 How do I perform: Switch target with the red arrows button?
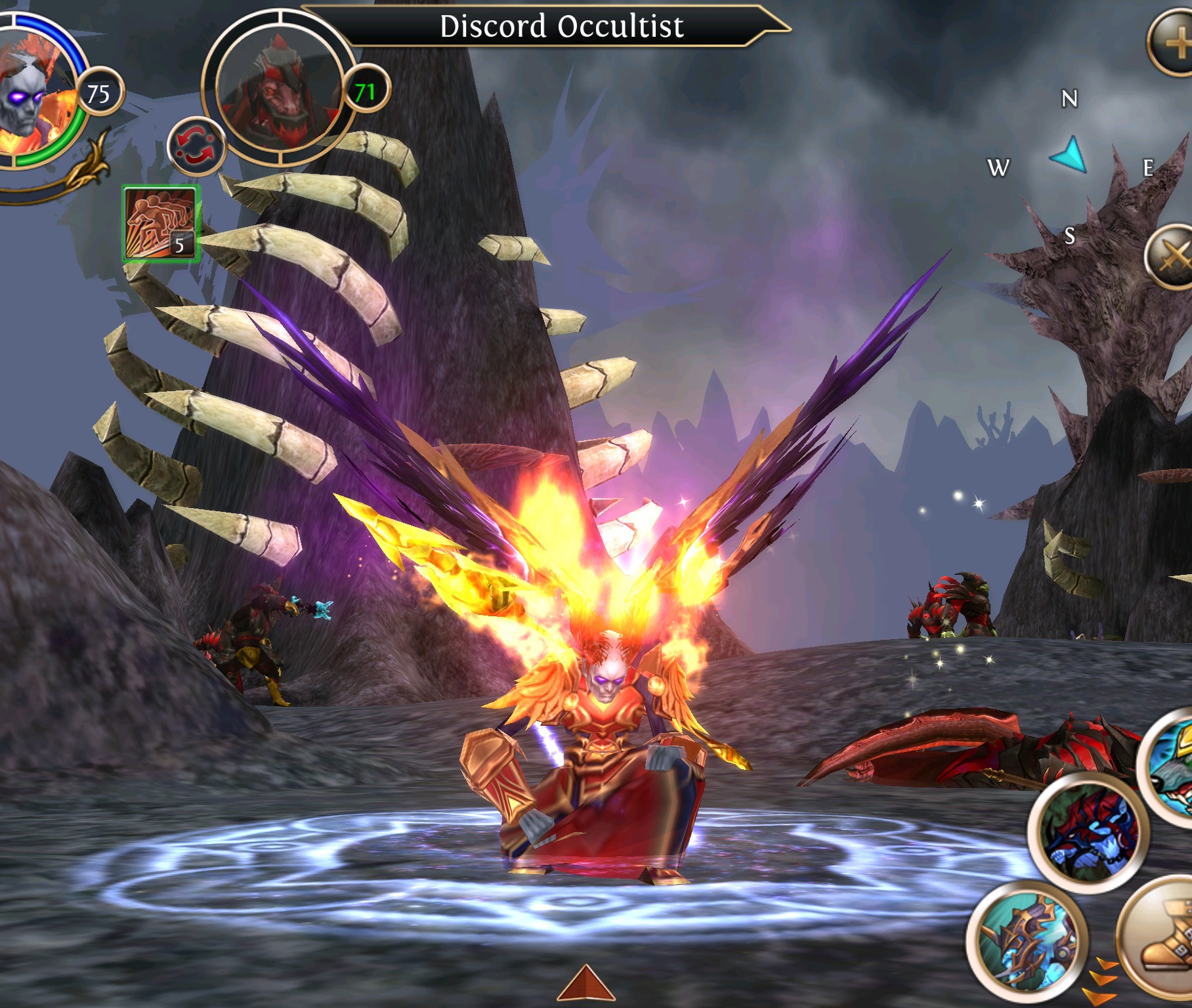(195, 146)
